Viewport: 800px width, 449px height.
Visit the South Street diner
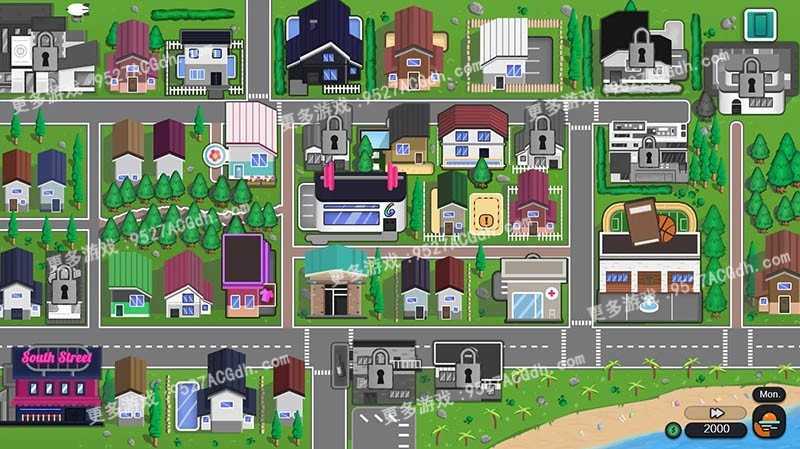55,385
